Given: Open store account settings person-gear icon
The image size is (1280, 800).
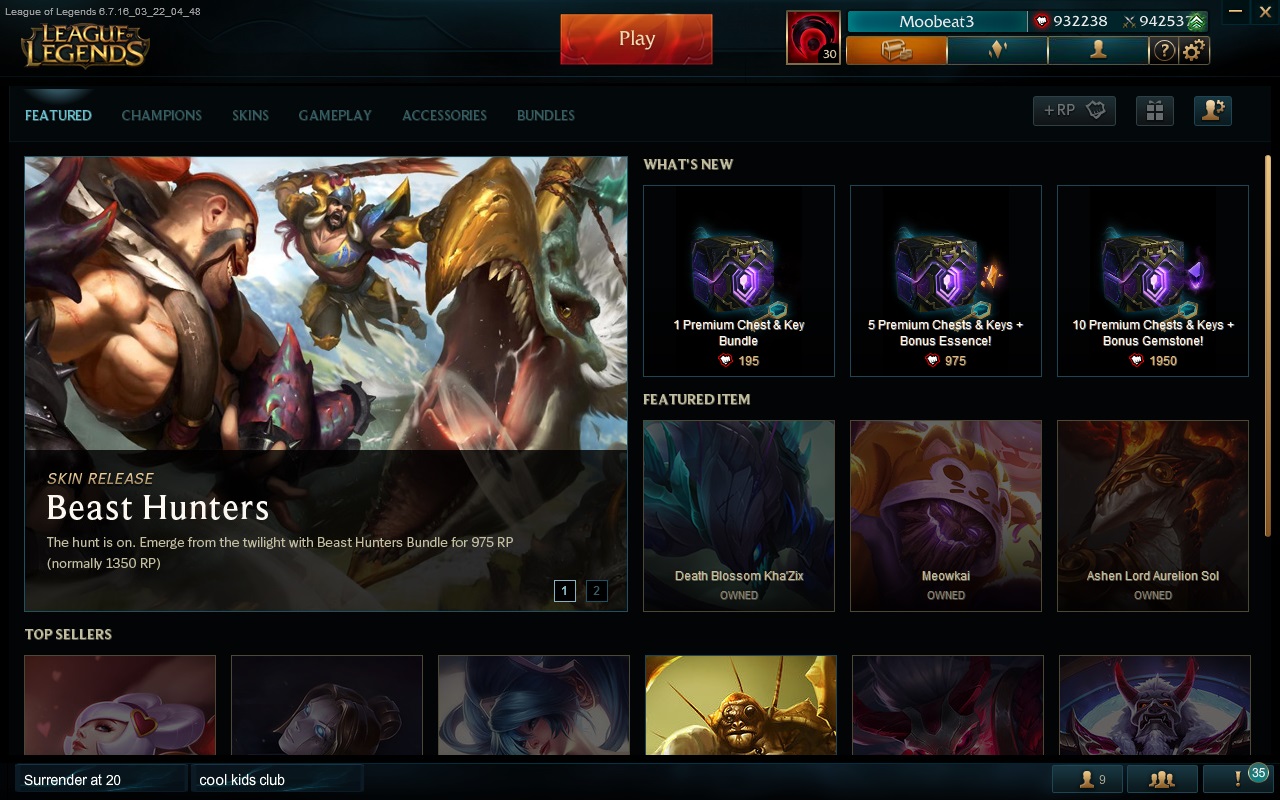Looking at the screenshot, I should (x=1212, y=111).
